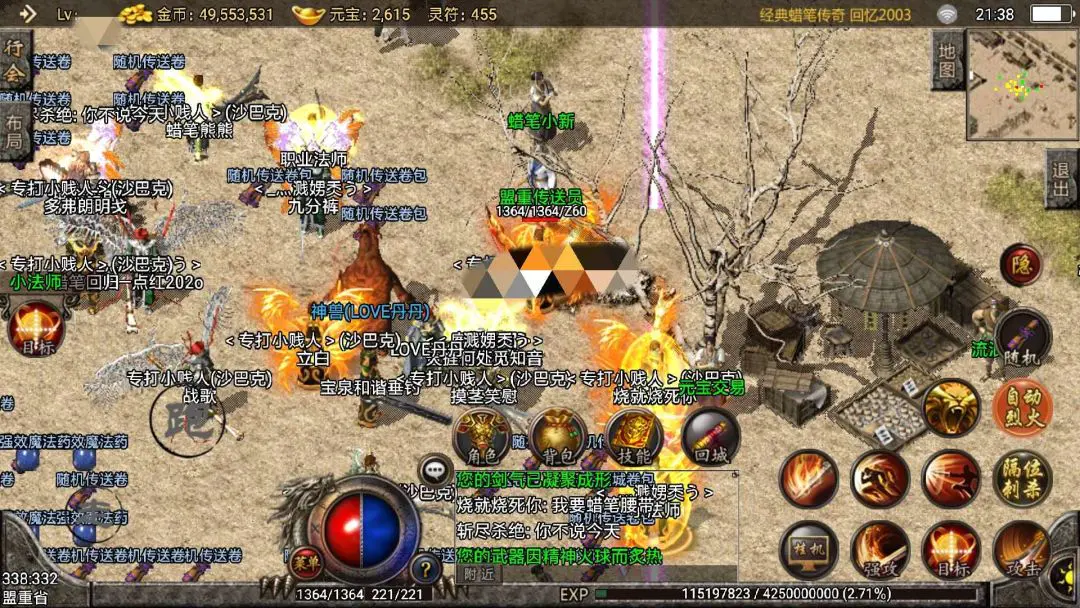Use the 强攻 strong attack button
The height and width of the screenshot is (608, 1080).
click(x=880, y=550)
